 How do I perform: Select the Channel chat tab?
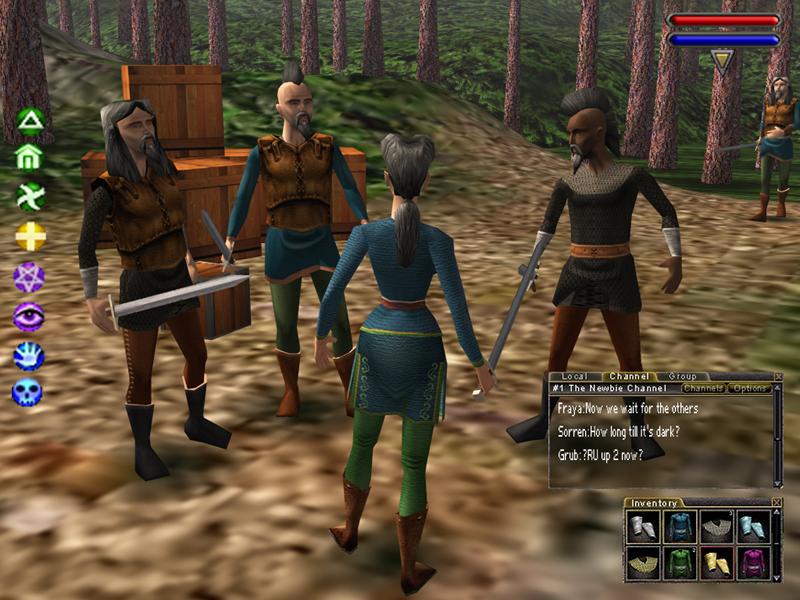click(x=631, y=377)
